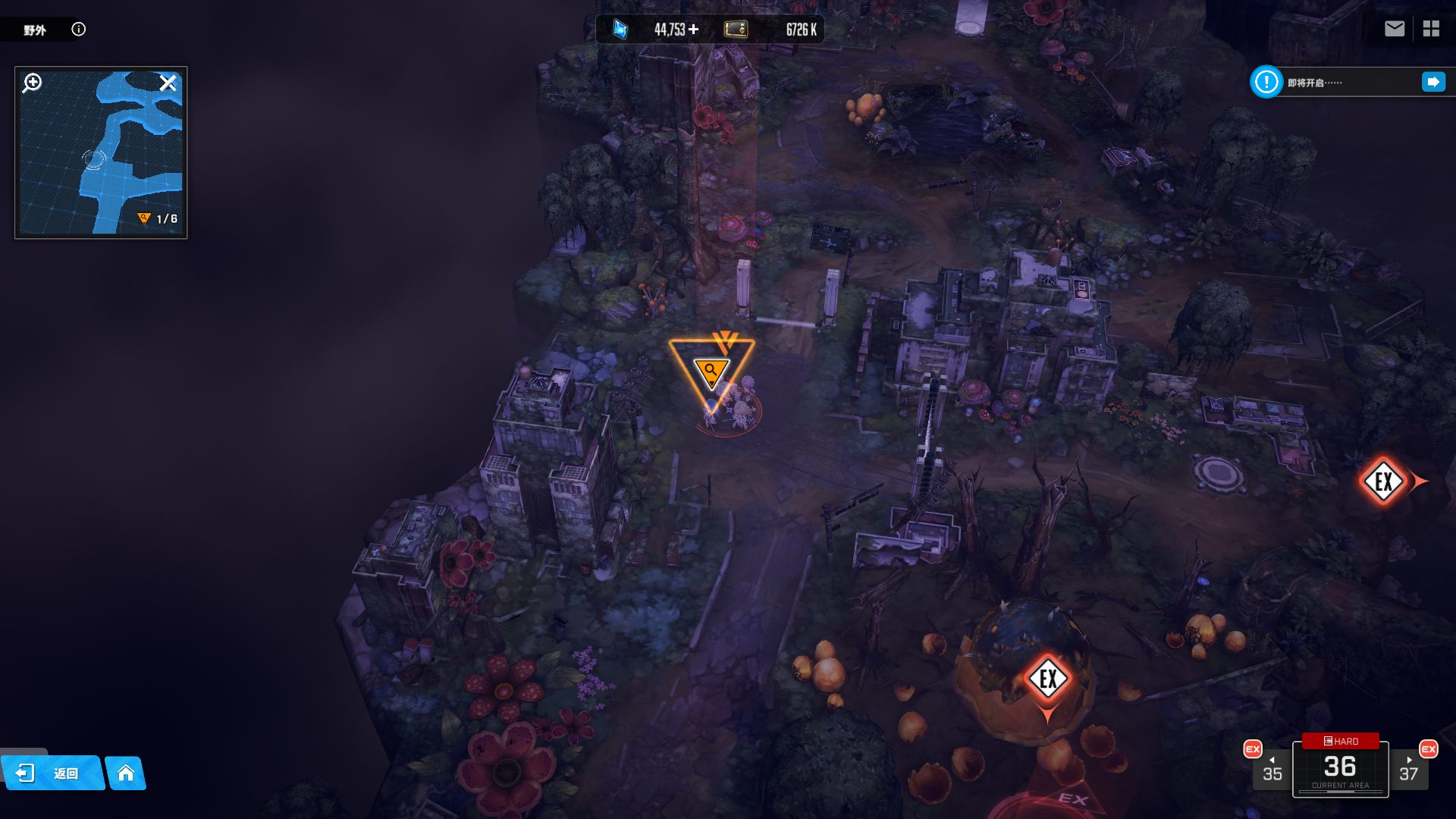
Task: Open the grid menu icon
Action: [x=1431, y=29]
